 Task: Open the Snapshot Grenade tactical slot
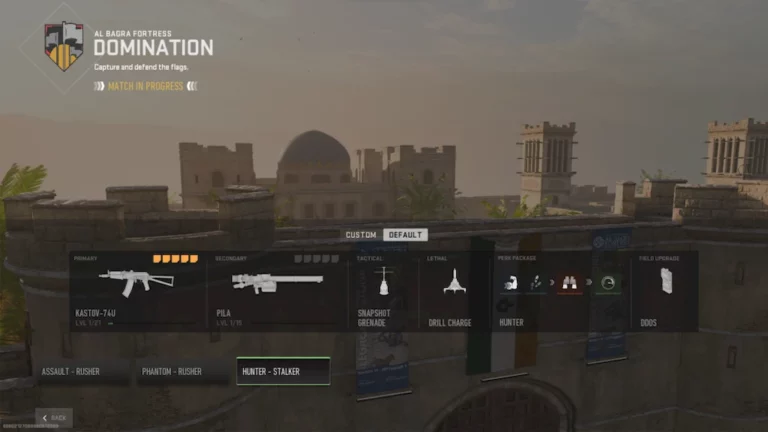tap(381, 291)
